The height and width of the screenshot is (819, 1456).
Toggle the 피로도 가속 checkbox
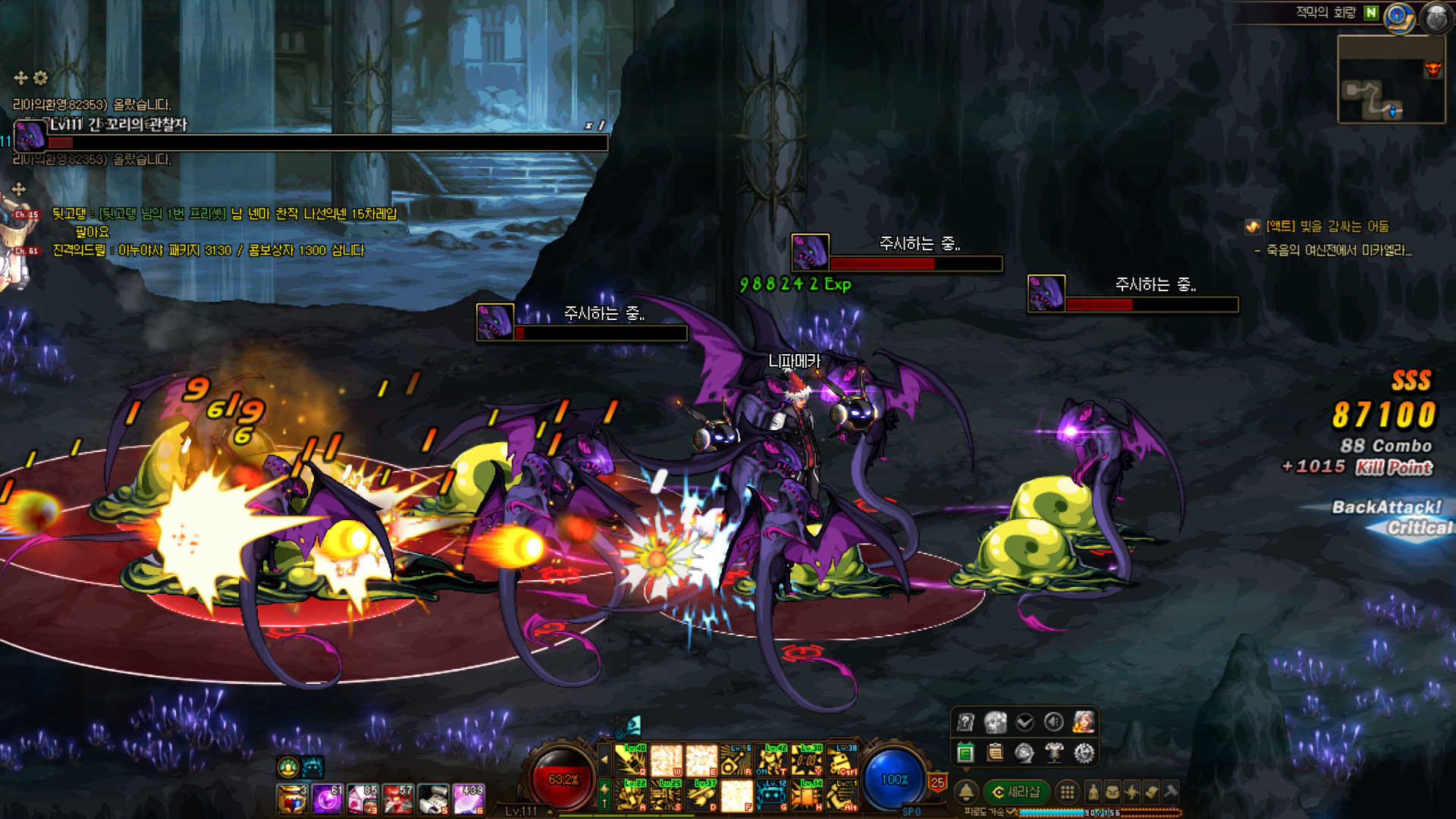click(1011, 811)
